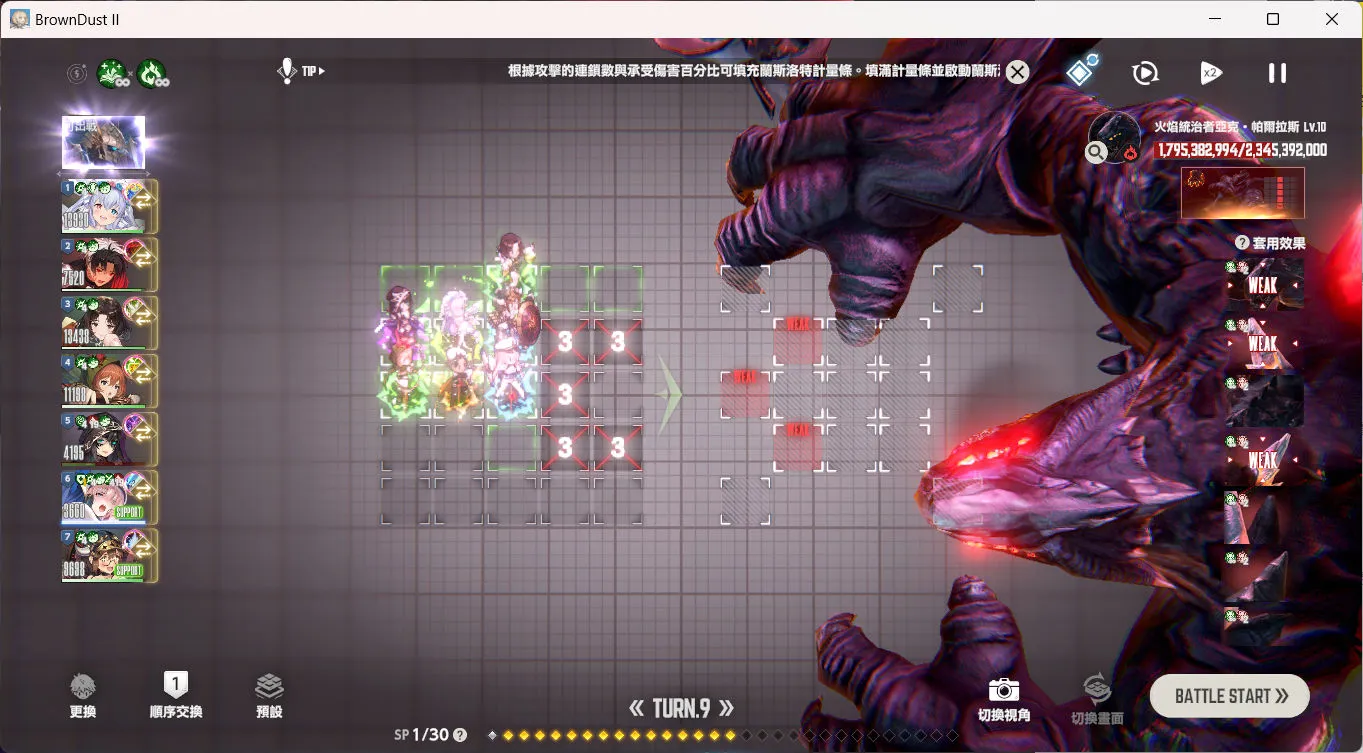Go to the next turn arrow

coord(726,709)
